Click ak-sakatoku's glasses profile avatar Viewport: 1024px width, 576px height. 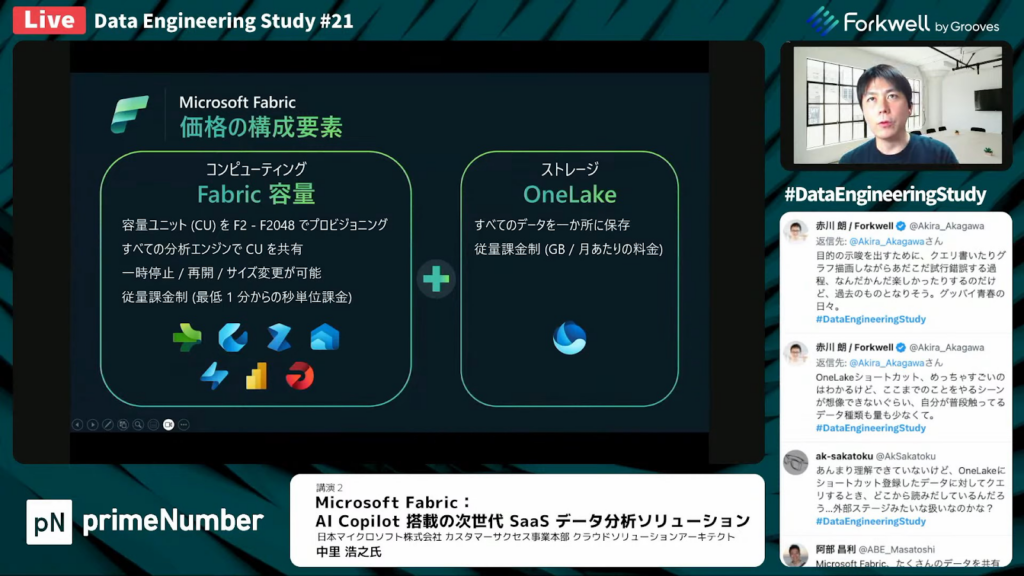pos(796,462)
